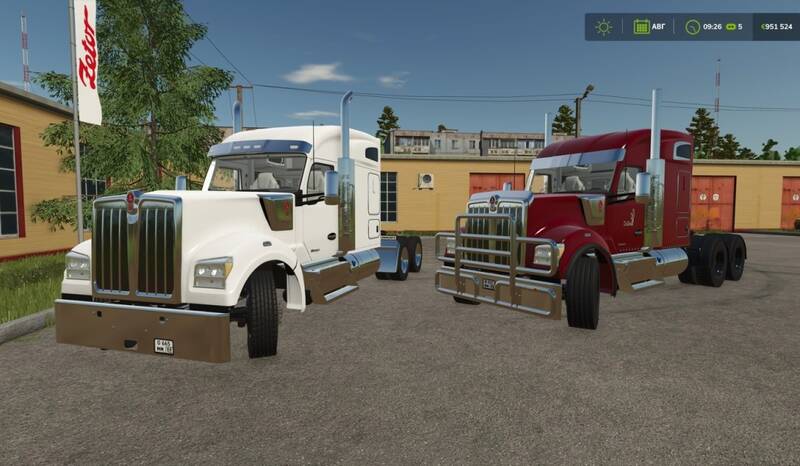Click the time speed multiplier icon
800x466 pixels.
tap(729, 27)
